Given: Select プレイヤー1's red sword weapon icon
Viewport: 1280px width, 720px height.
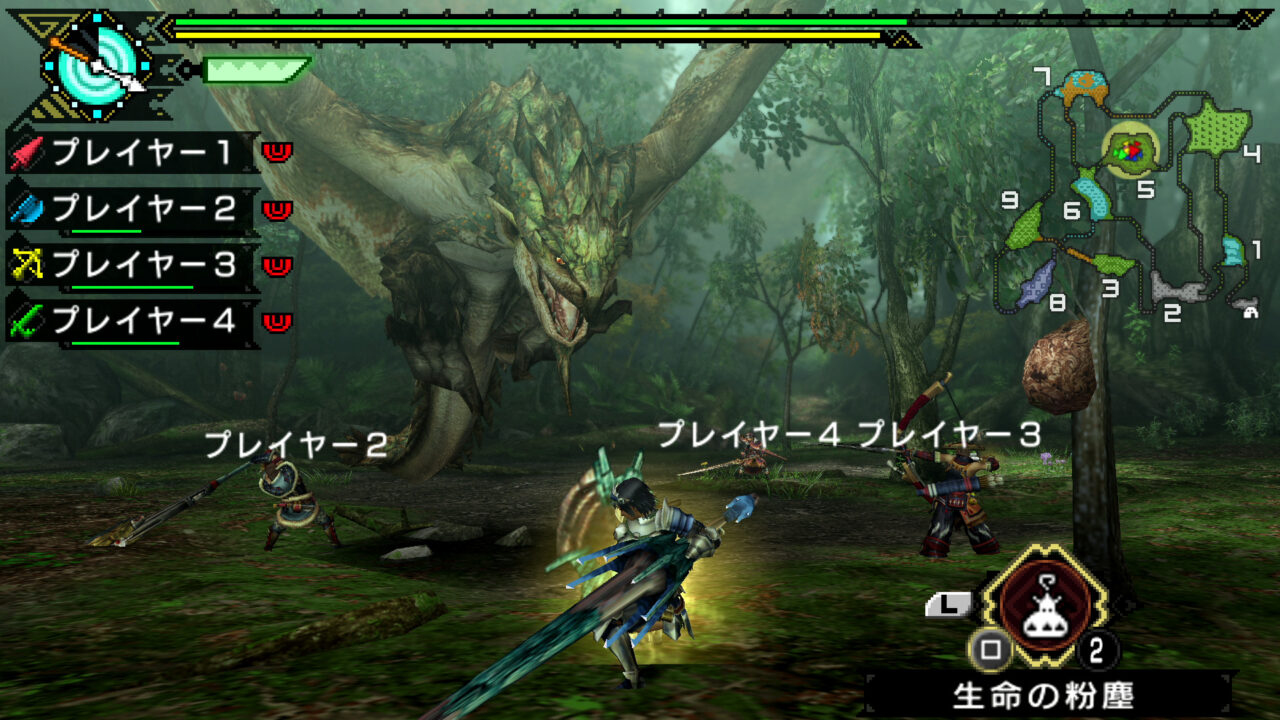Looking at the screenshot, I should coord(25,155).
